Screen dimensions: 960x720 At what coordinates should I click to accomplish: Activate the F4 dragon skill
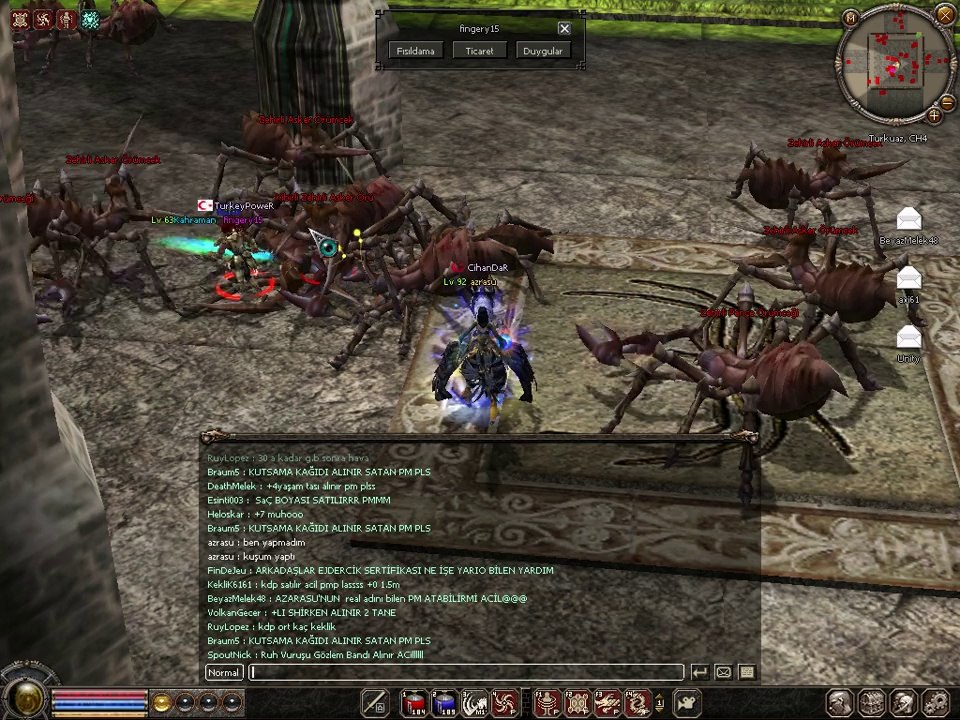click(636, 703)
